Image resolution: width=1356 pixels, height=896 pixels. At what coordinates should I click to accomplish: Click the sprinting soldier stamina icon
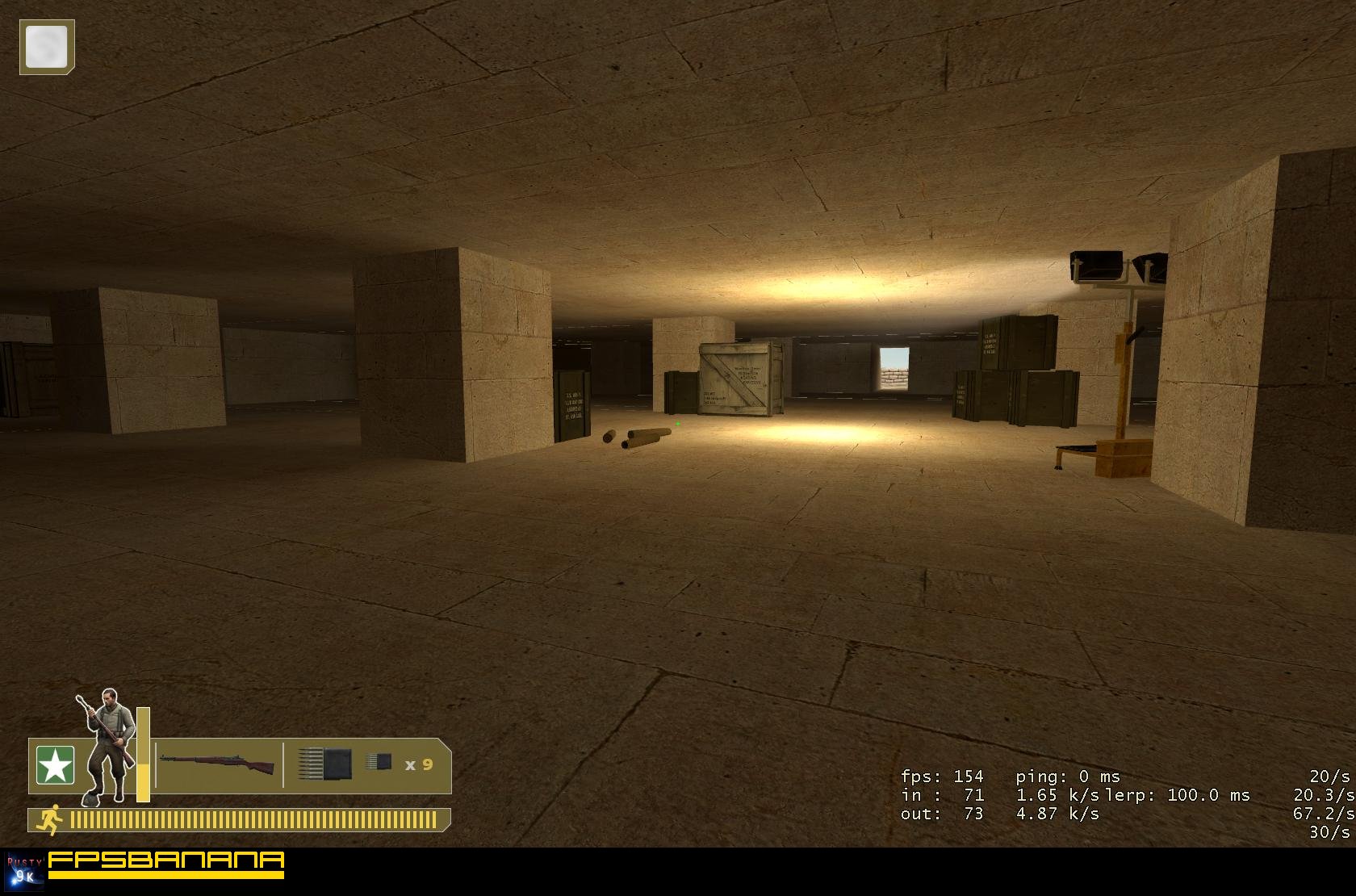point(50,820)
